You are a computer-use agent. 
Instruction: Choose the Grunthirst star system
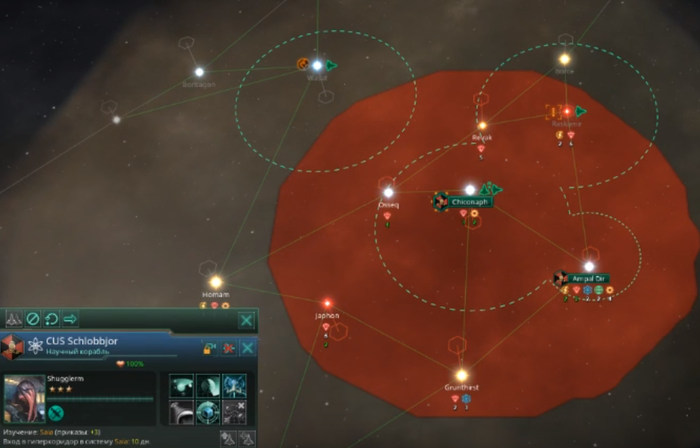pyautogui.click(x=461, y=373)
